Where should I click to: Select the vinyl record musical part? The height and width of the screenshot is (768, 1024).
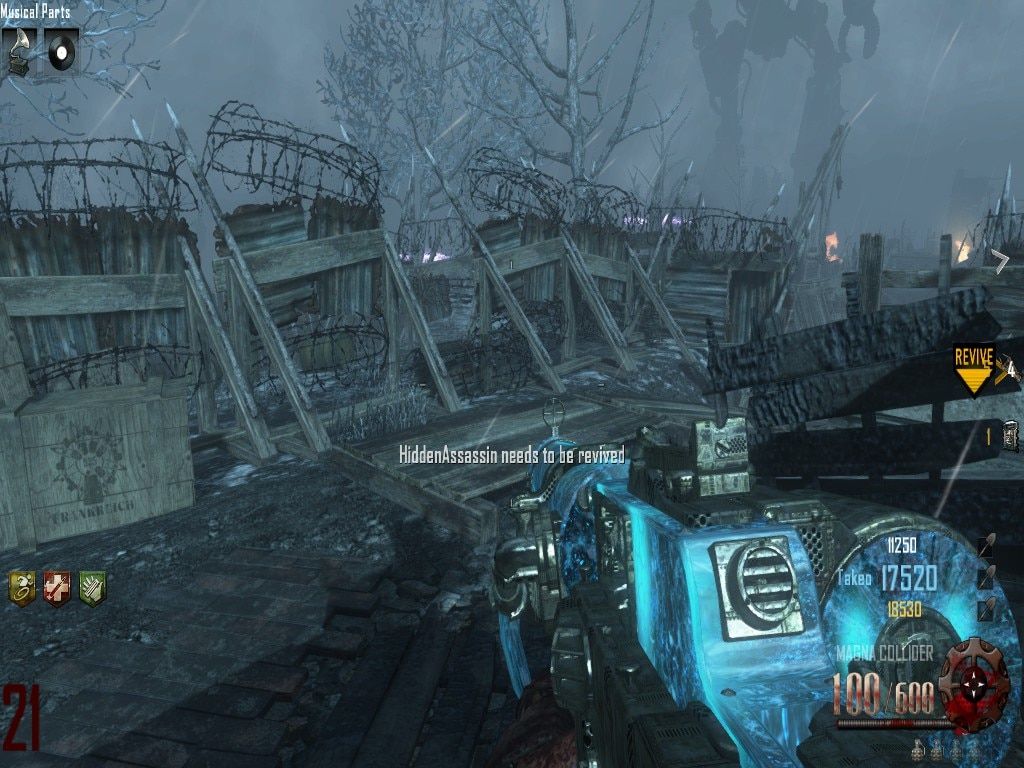62,48
